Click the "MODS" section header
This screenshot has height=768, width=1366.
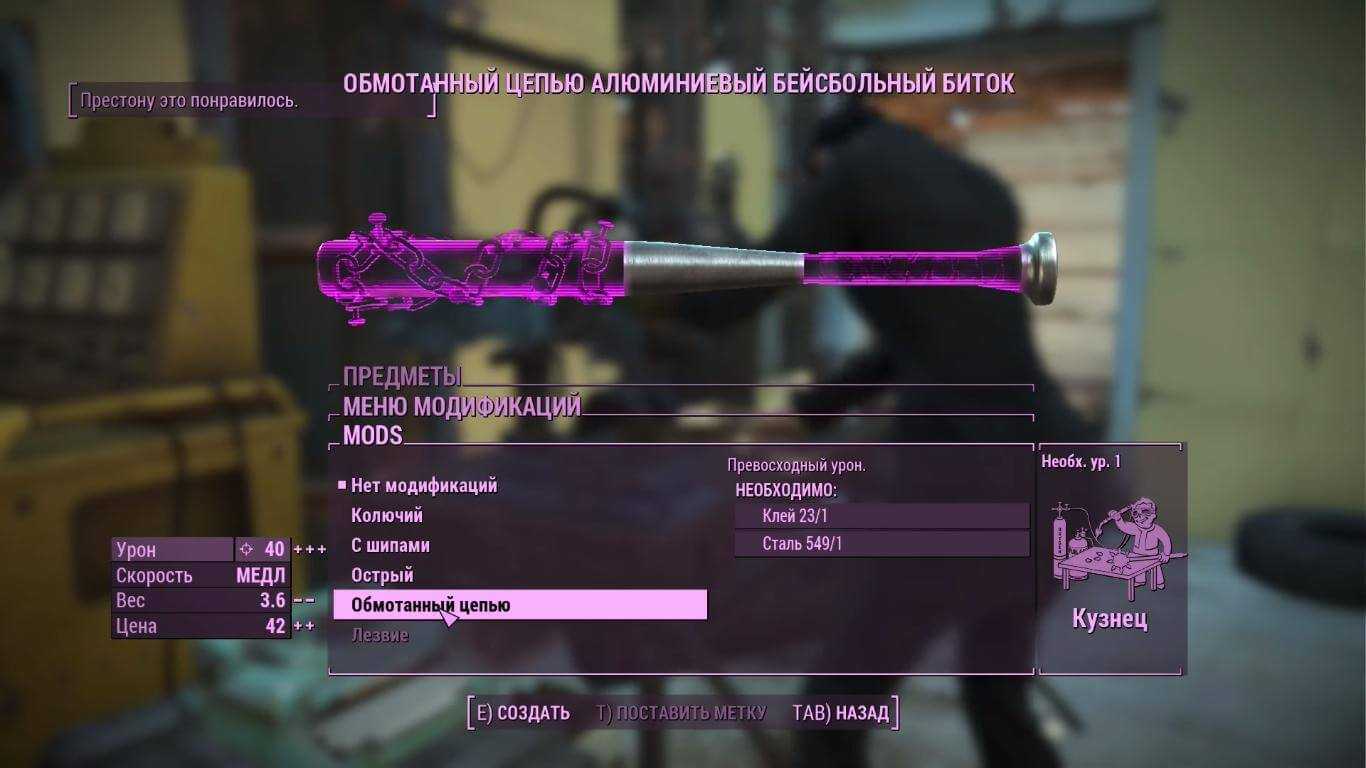pos(373,436)
